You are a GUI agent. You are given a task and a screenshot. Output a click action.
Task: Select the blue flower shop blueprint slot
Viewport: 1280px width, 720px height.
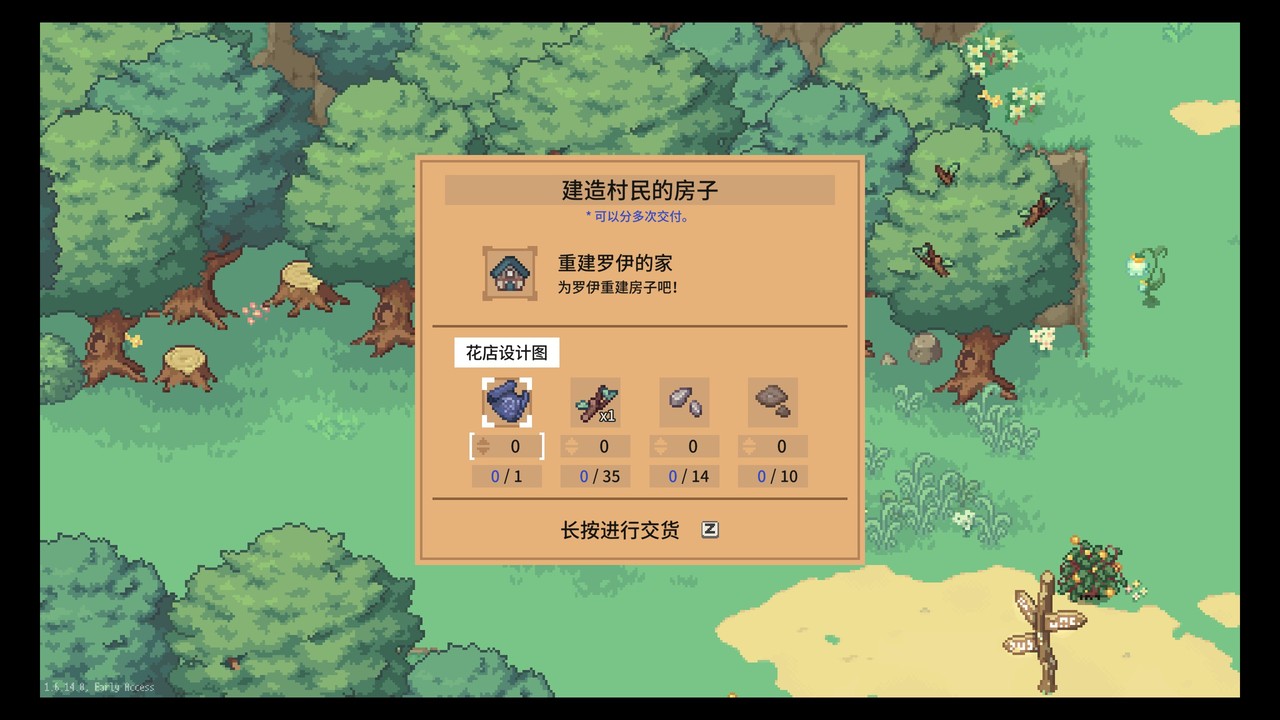point(507,402)
